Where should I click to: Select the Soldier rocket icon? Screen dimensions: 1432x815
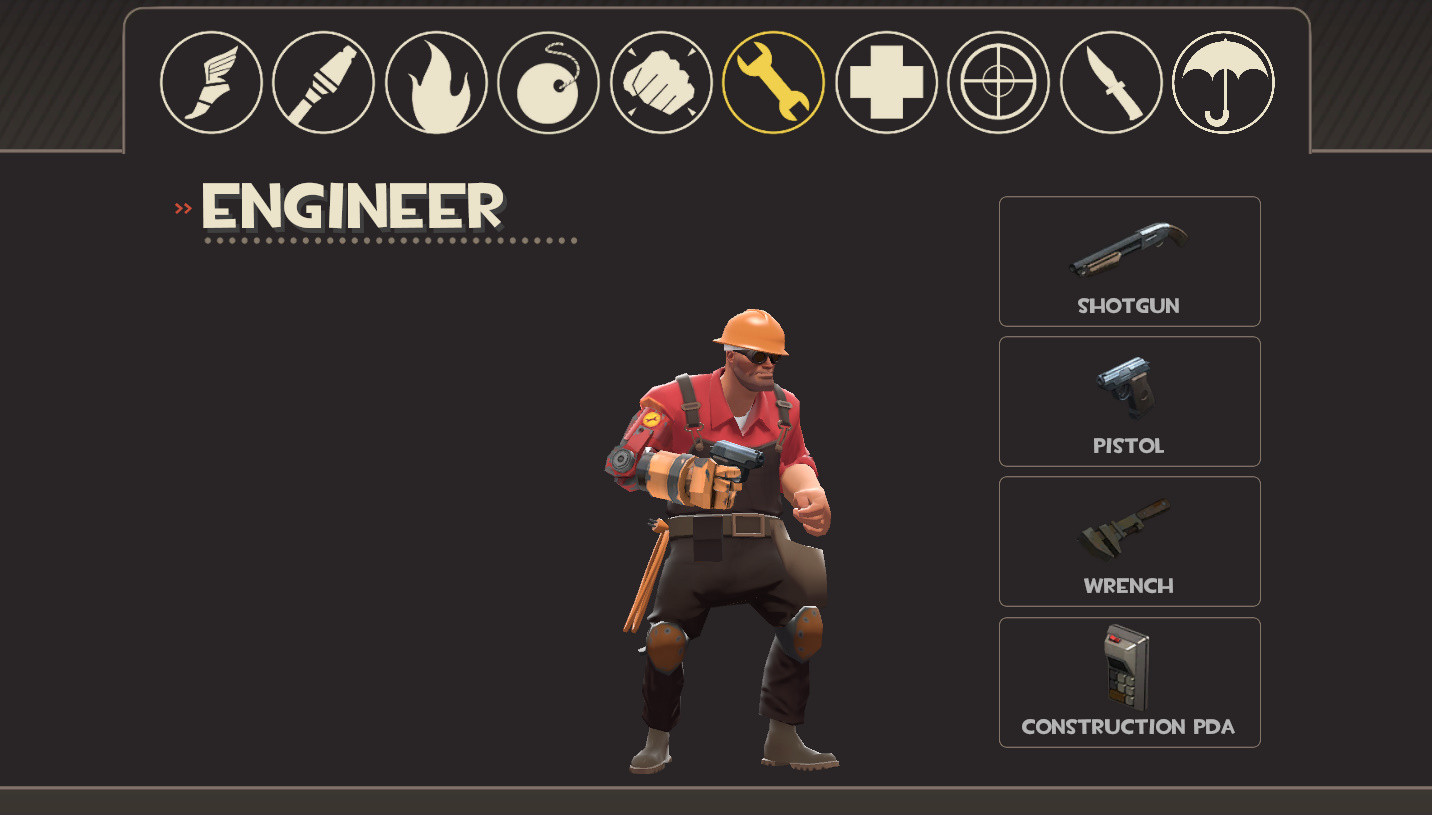coord(323,81)
